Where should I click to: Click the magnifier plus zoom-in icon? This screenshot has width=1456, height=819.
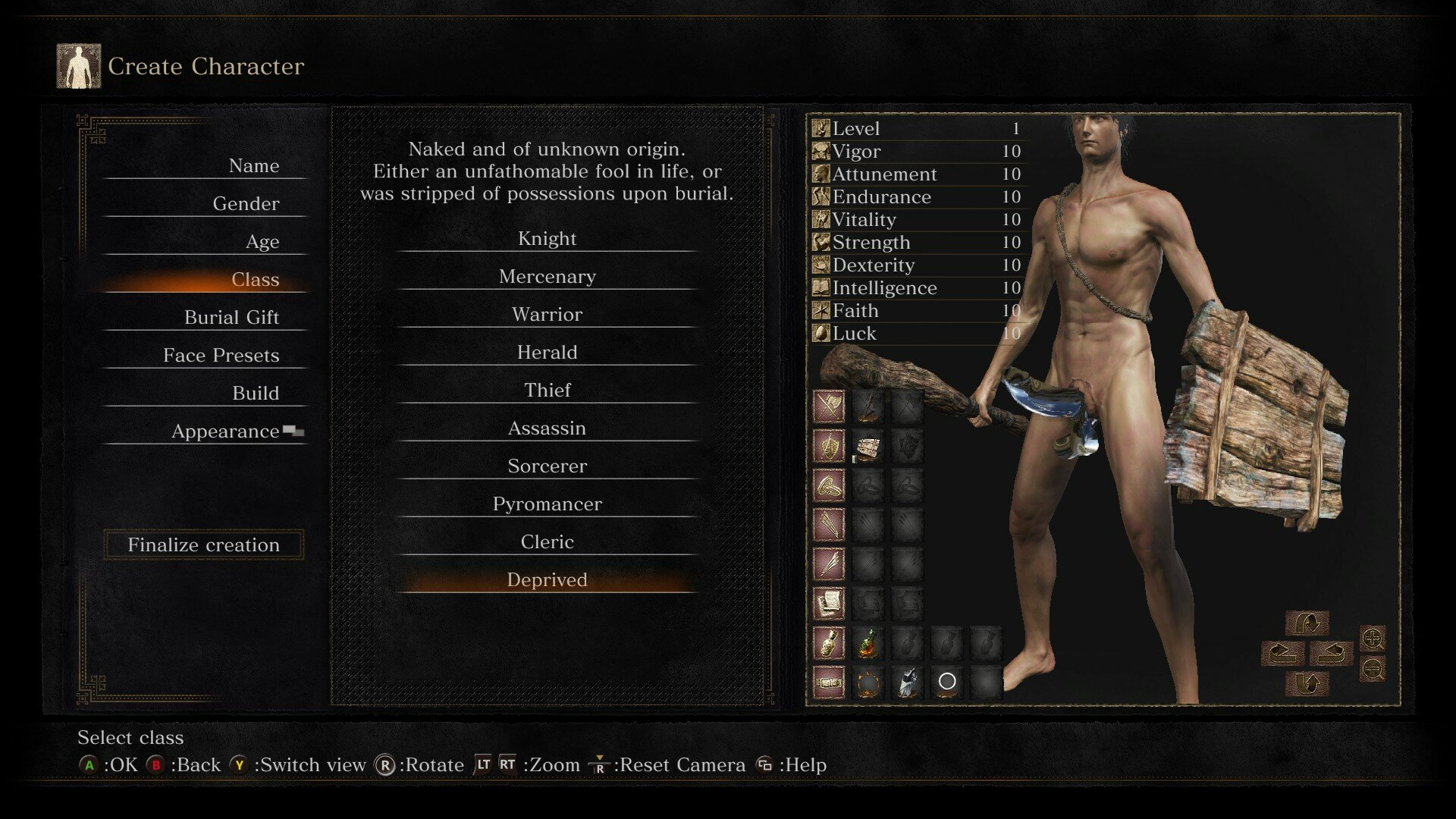point(1373,639)
